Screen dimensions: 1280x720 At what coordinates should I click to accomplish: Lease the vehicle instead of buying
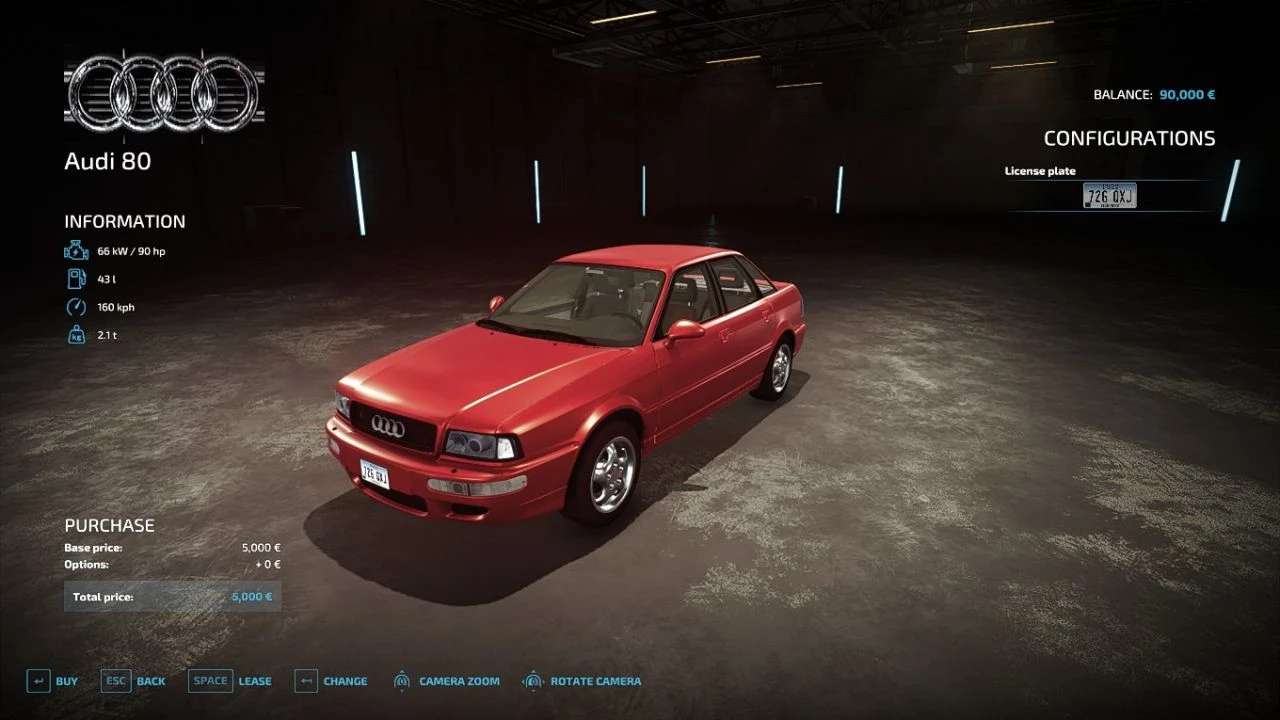[x=230, y=681]
